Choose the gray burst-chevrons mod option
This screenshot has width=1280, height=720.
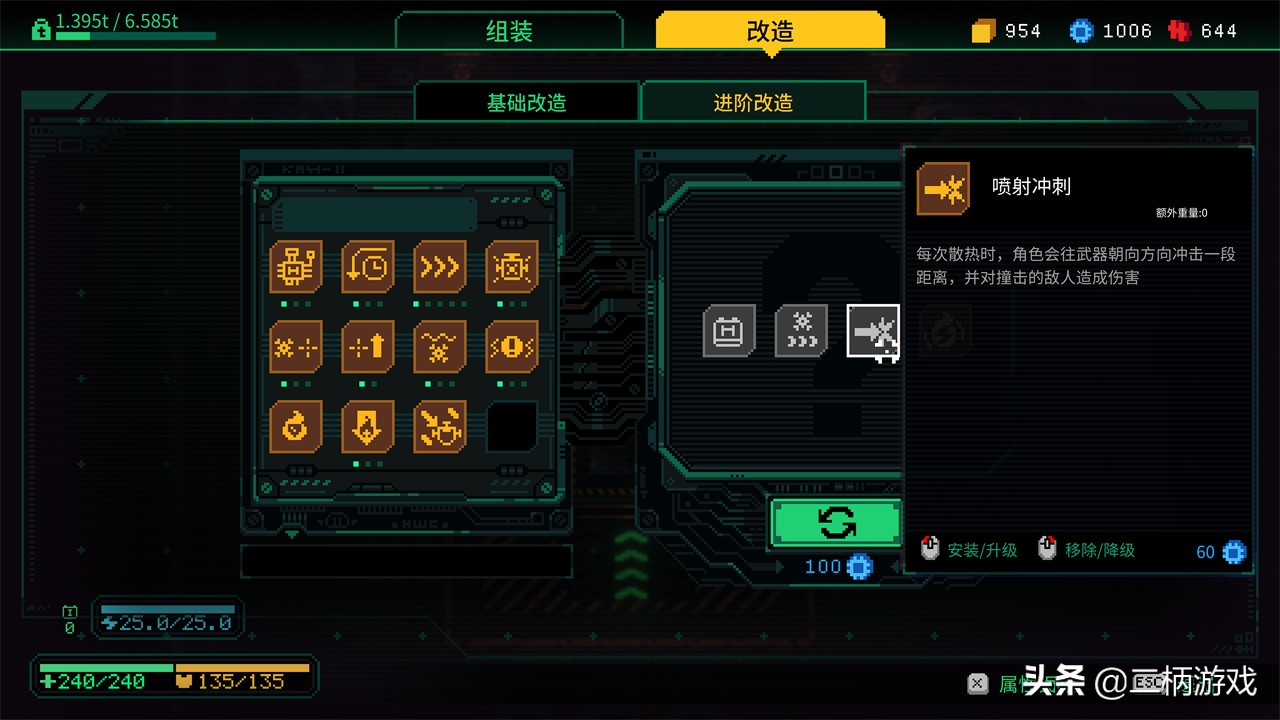tap(801, 331)
